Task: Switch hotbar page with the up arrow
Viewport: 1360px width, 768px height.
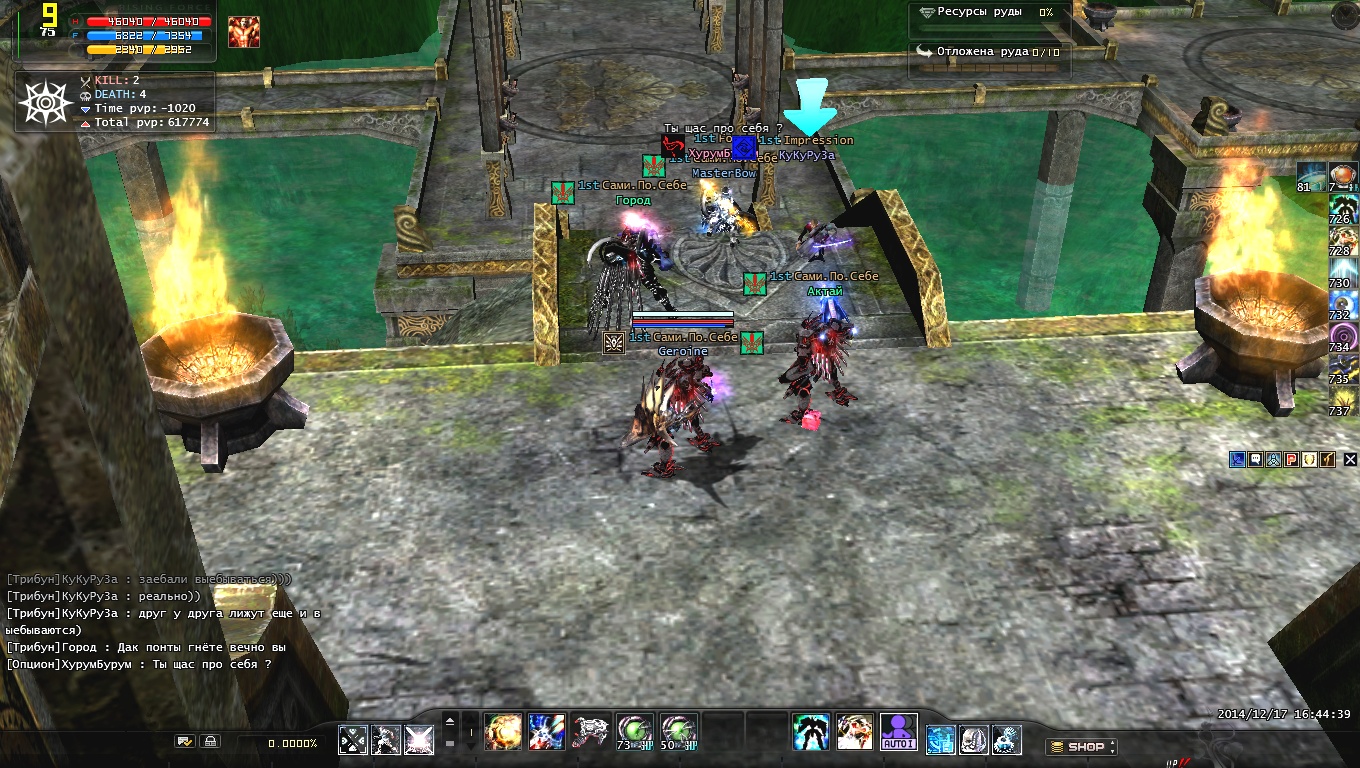Action: point(450,721)
